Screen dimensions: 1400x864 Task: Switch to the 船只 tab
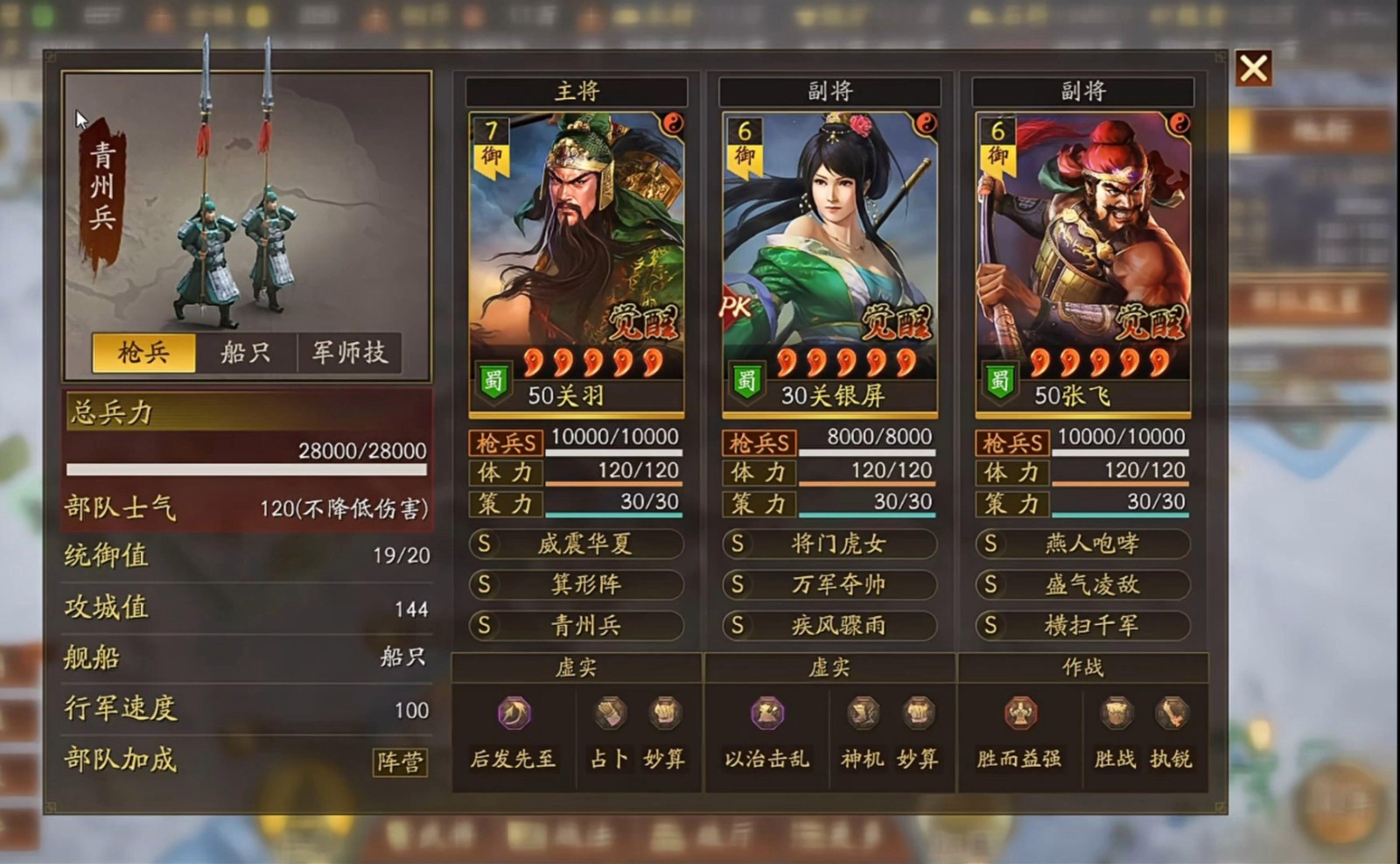click(x=246, y=351)
